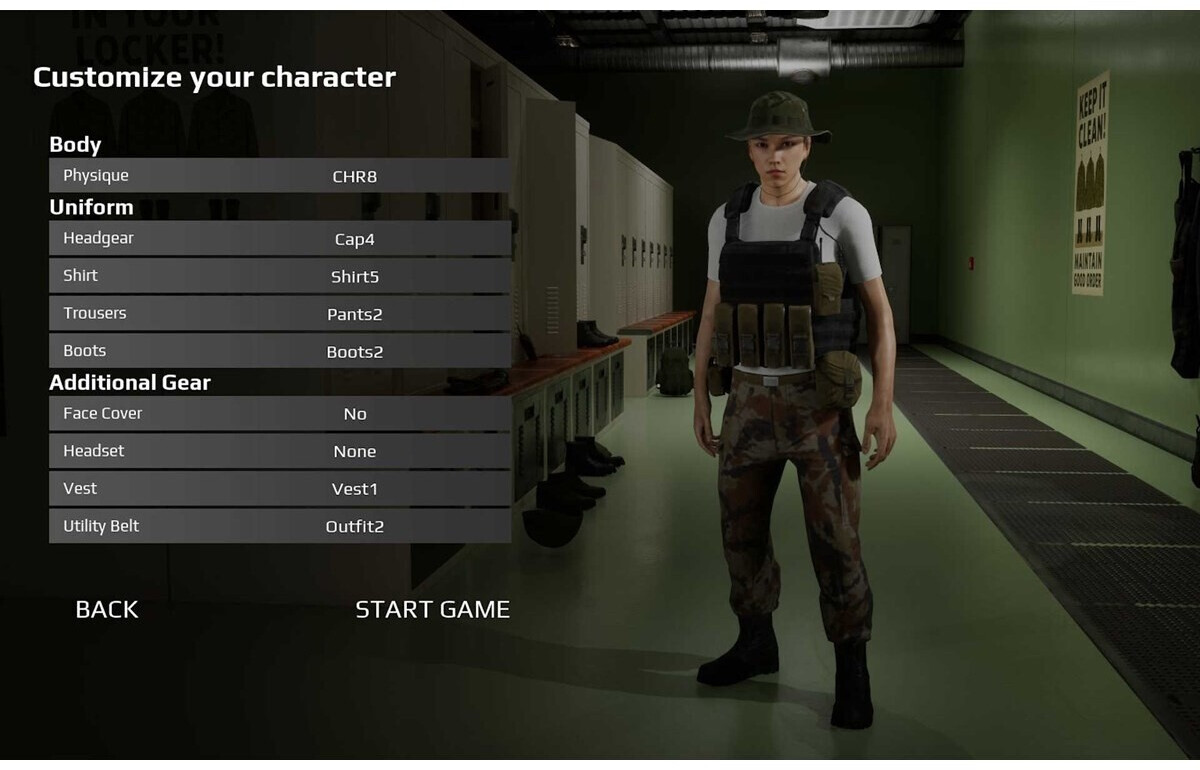The image size is (1200, 770).
Task: Go back with the BACK button
Action: pos(107,609)
